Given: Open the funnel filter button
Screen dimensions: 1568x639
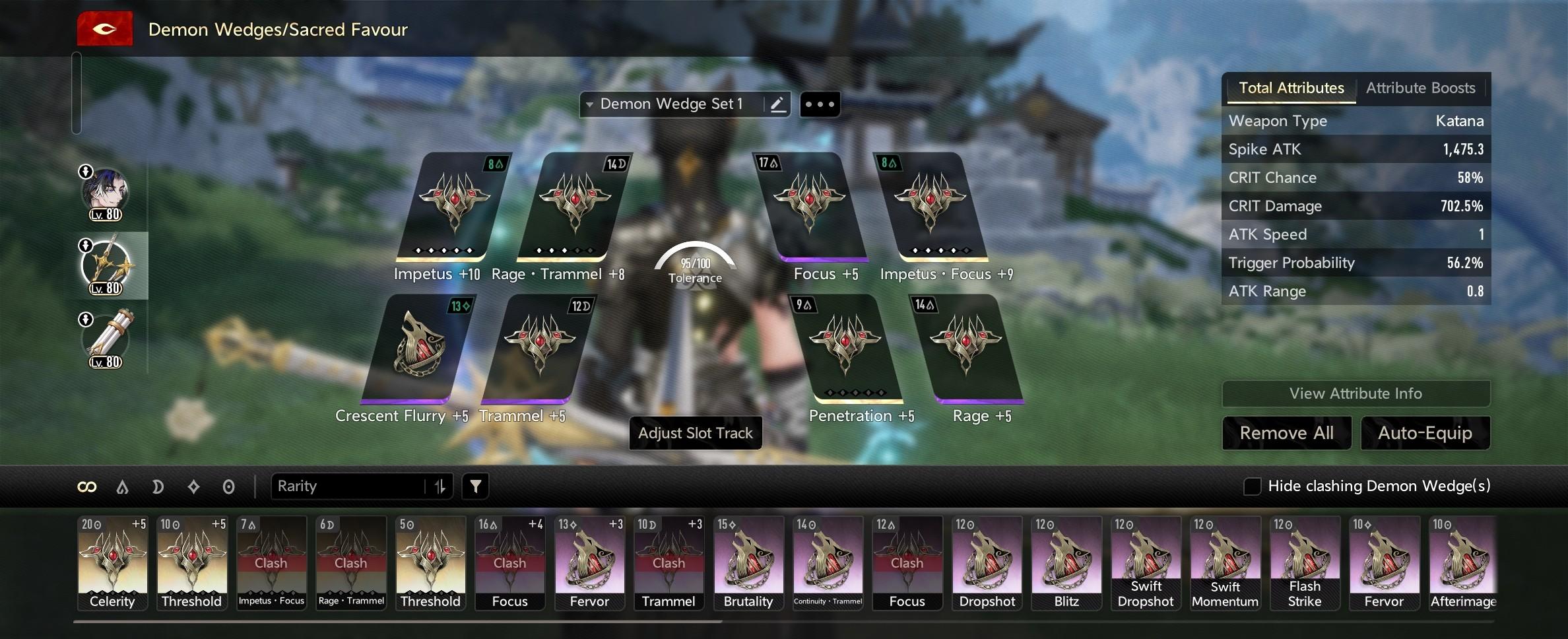Looking at the screenshot, I should [475, 487].
